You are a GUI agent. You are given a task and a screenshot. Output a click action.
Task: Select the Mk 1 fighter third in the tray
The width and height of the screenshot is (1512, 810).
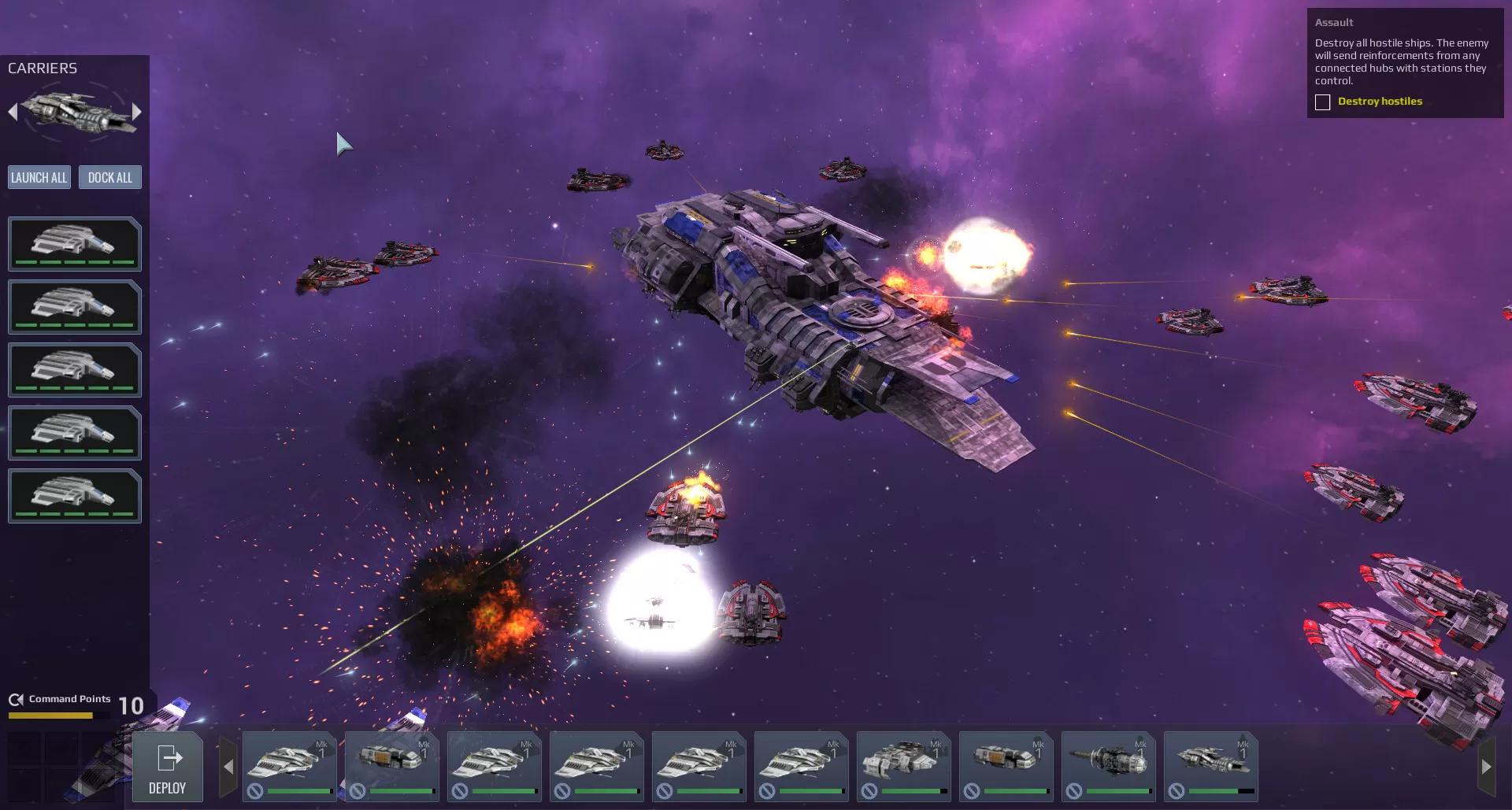click(x=494, y=765)
